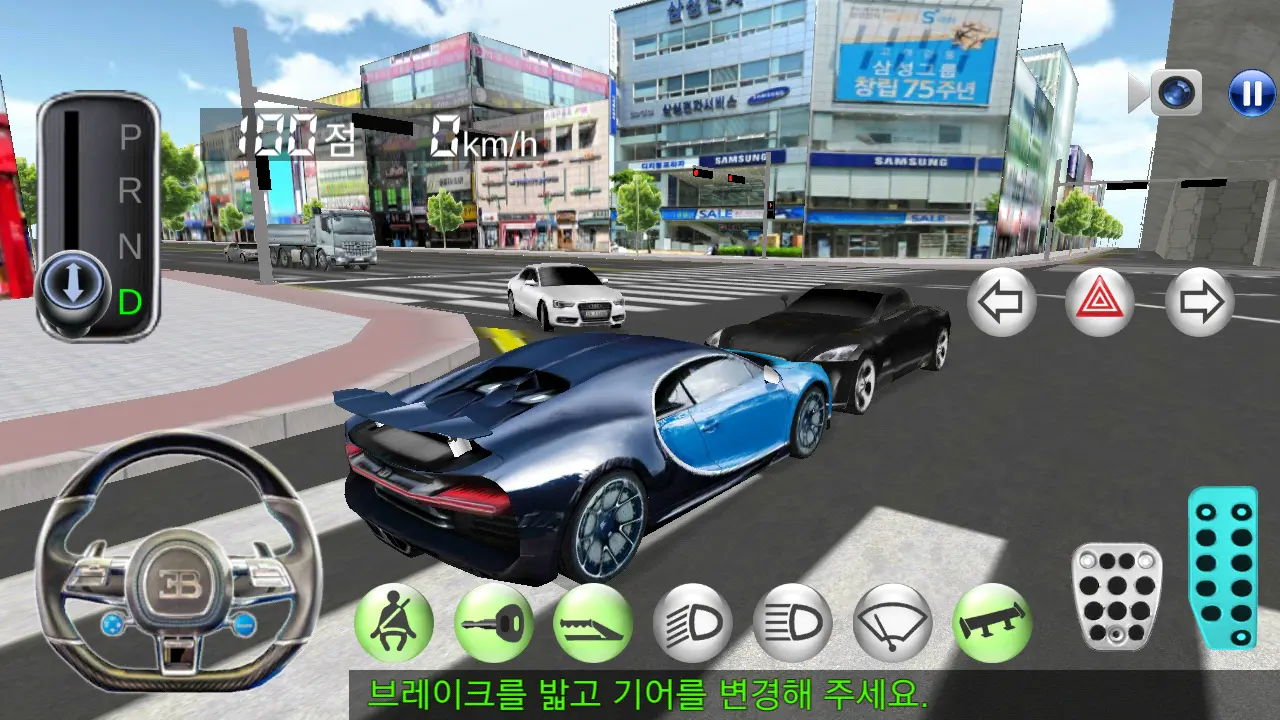
Task: Tap the engine start key icon
Action: [495, 622]
